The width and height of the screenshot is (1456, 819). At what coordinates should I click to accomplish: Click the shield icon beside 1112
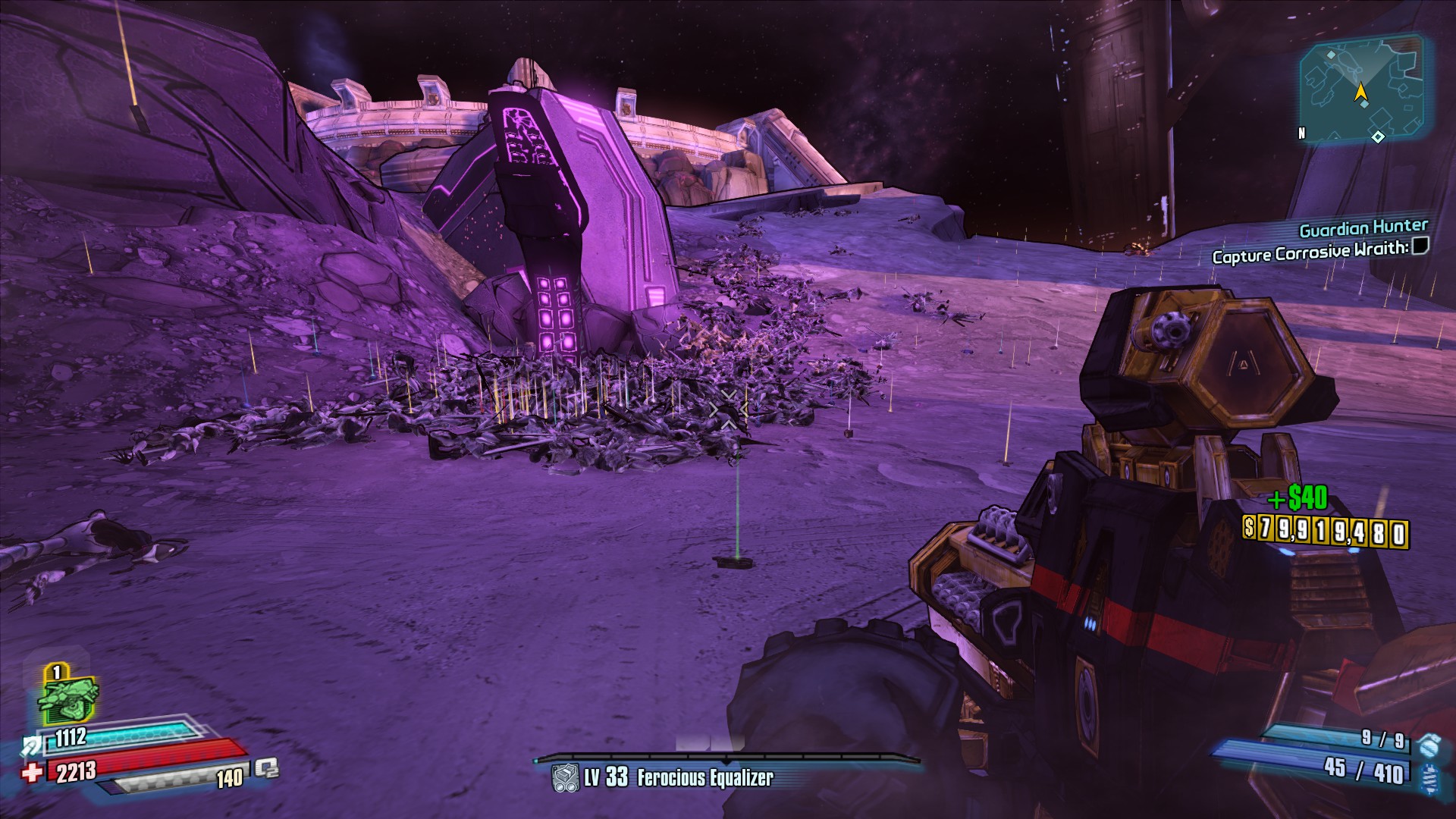pyautogui.click(x=32, y=746)
